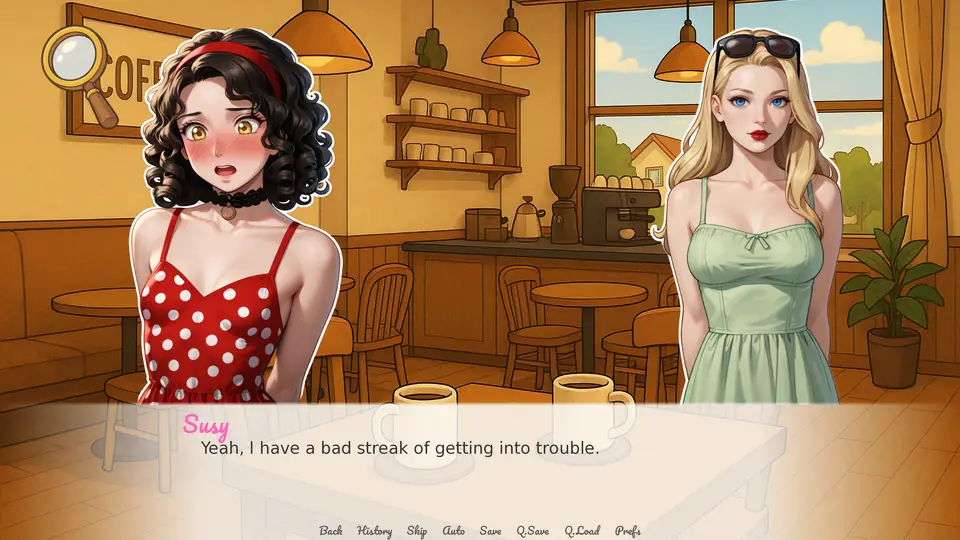The height and width of the screenshot is (540, 960).
Task: Activate Skip mode
Action: (417, 531)
